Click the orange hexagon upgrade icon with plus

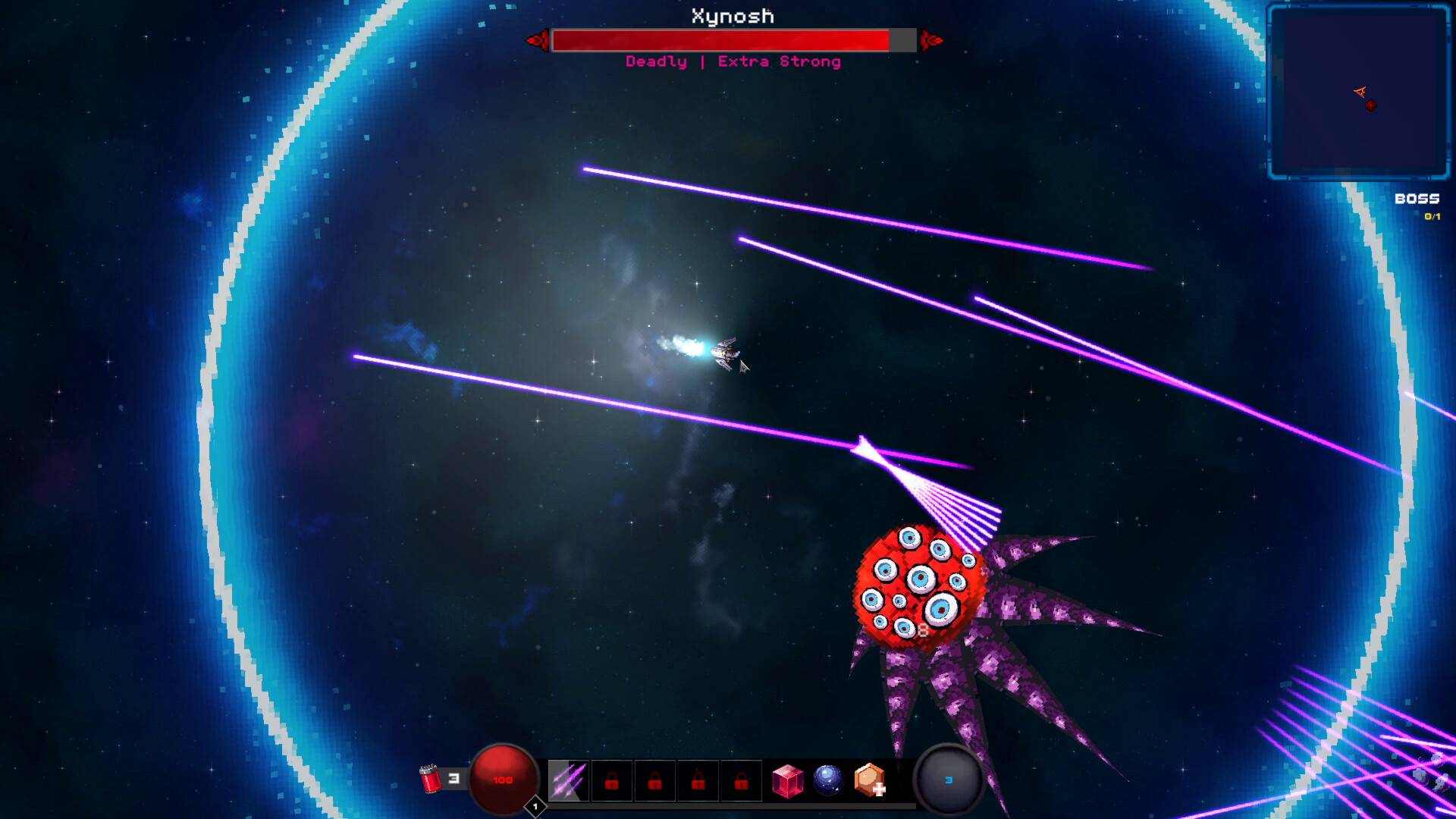coord(869,780)
